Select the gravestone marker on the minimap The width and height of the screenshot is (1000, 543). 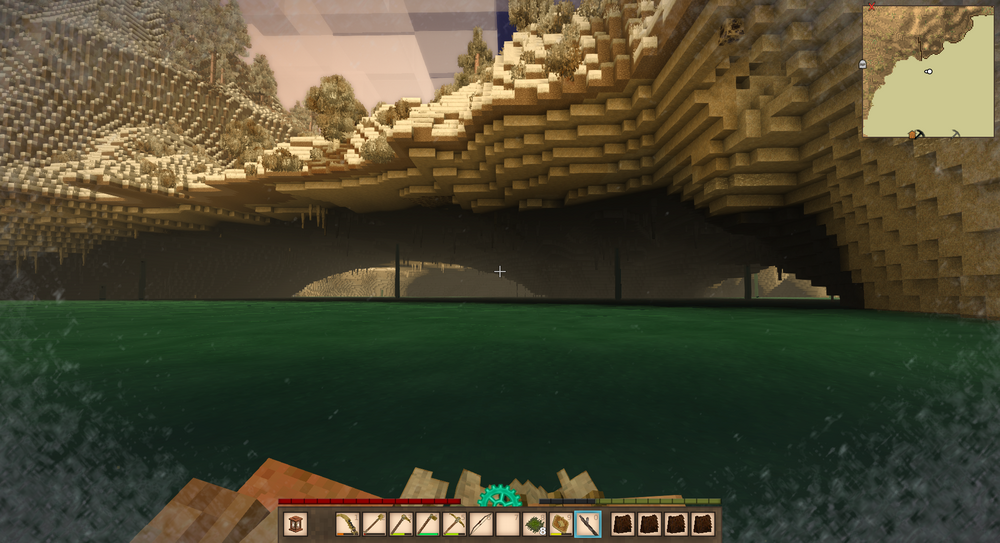coord(862,64)
